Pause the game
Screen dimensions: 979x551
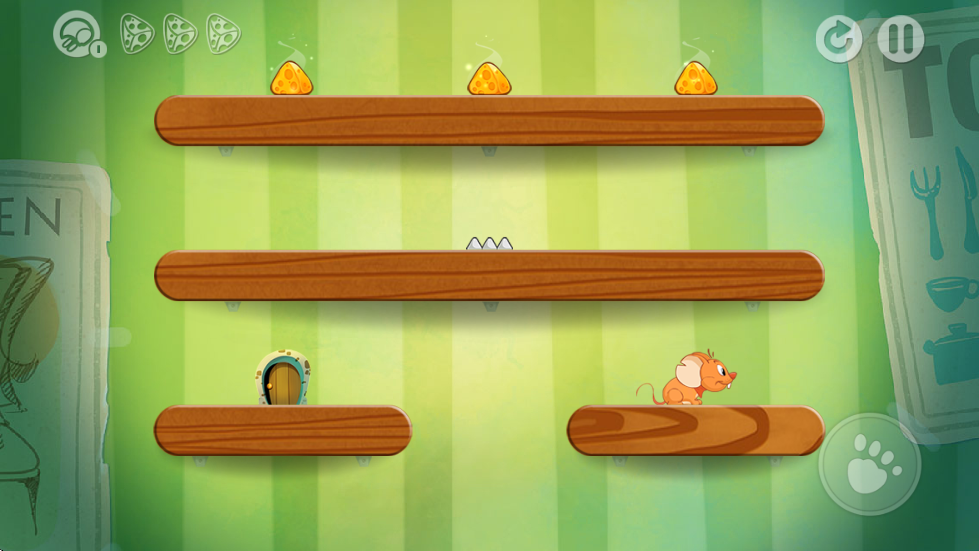[900, 39]
